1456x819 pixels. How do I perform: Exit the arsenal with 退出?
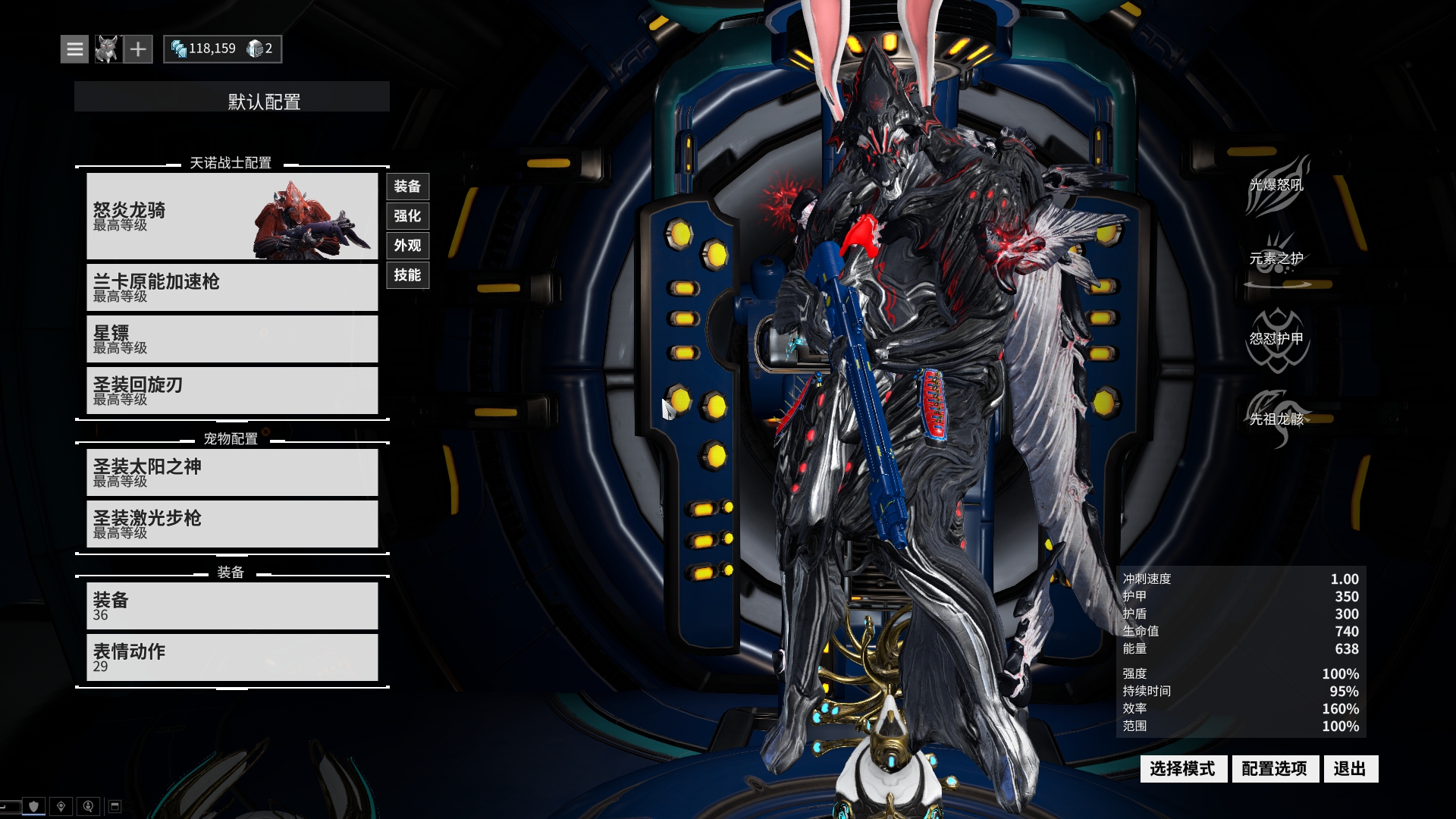click(x=1350, y=769)
